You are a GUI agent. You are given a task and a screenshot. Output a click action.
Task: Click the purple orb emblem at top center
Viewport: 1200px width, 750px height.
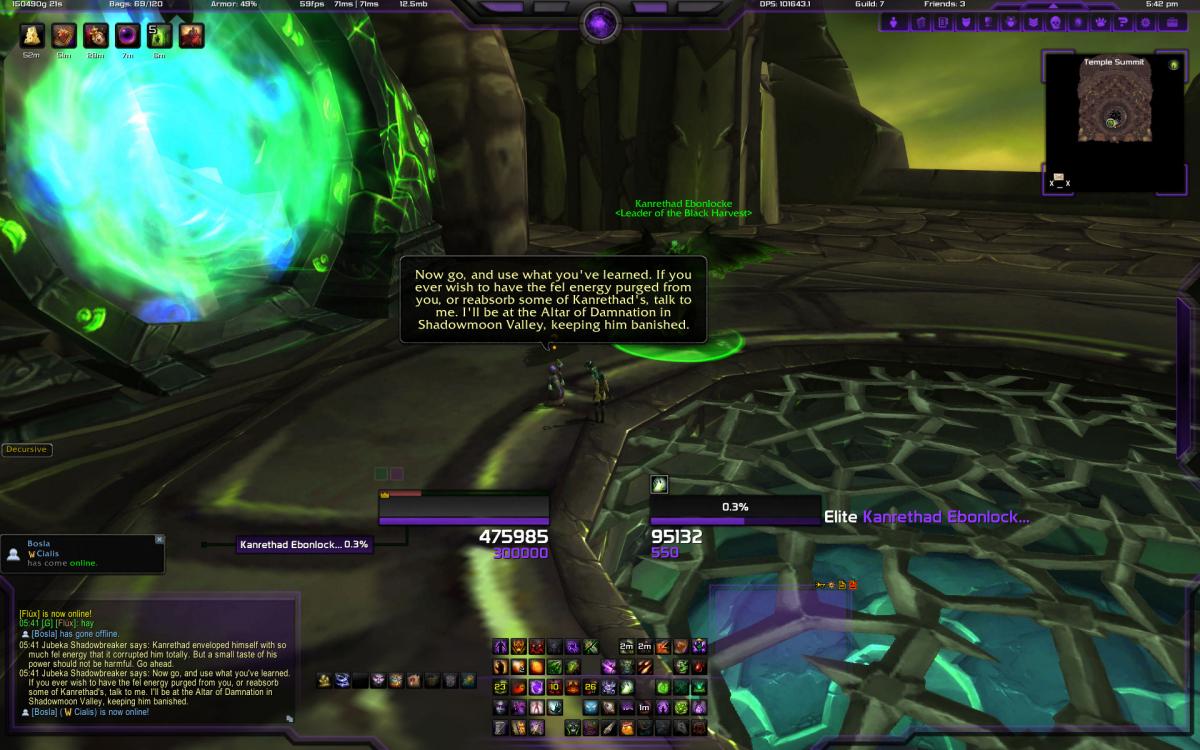coord(600,21)
